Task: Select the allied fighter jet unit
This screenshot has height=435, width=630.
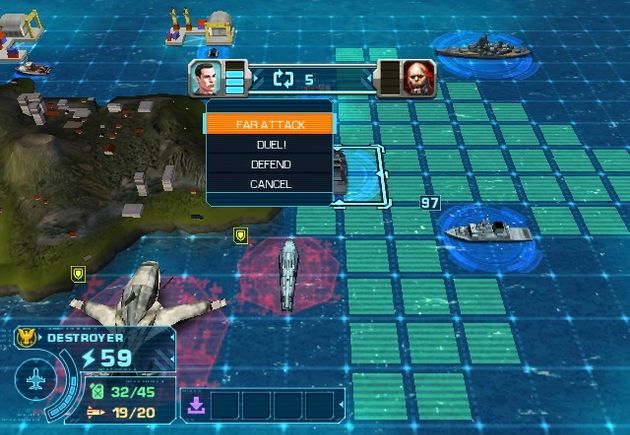Action: tap(147, 295)
